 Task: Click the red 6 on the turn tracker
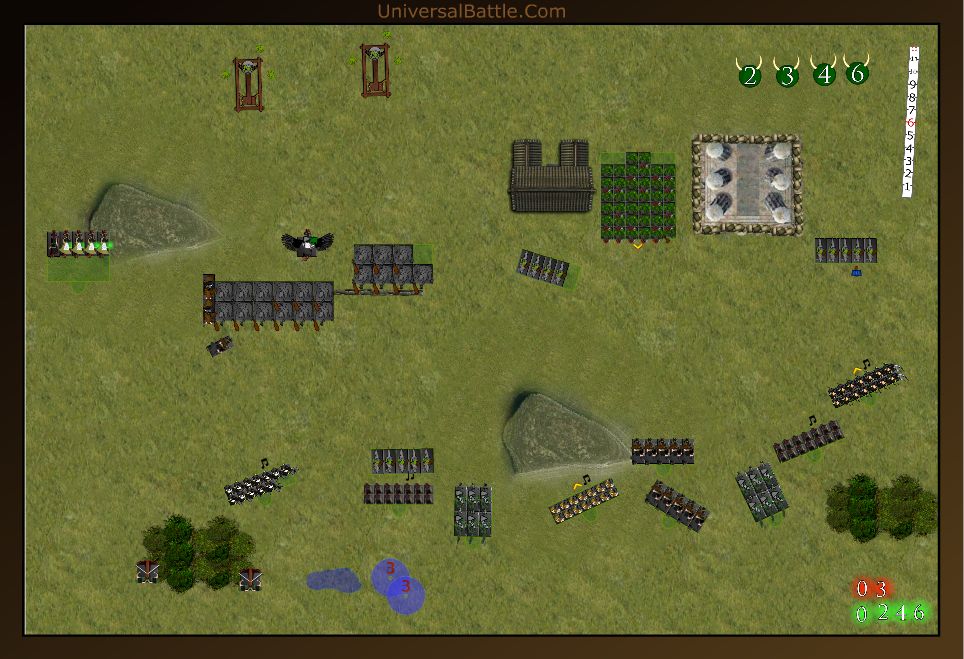click(x=910, y=122)
